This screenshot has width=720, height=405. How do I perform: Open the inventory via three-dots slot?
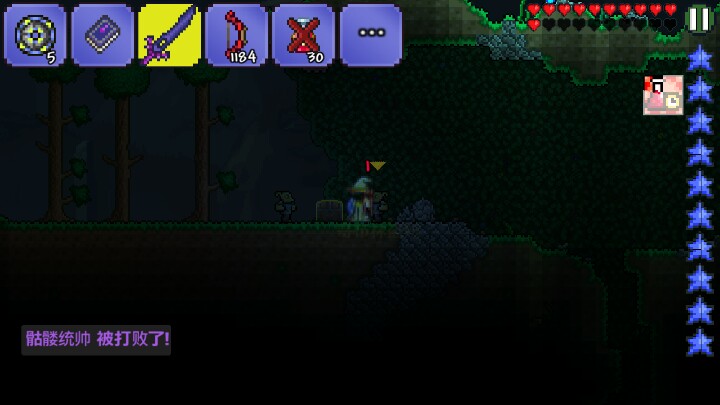click(x=371, y=35)
